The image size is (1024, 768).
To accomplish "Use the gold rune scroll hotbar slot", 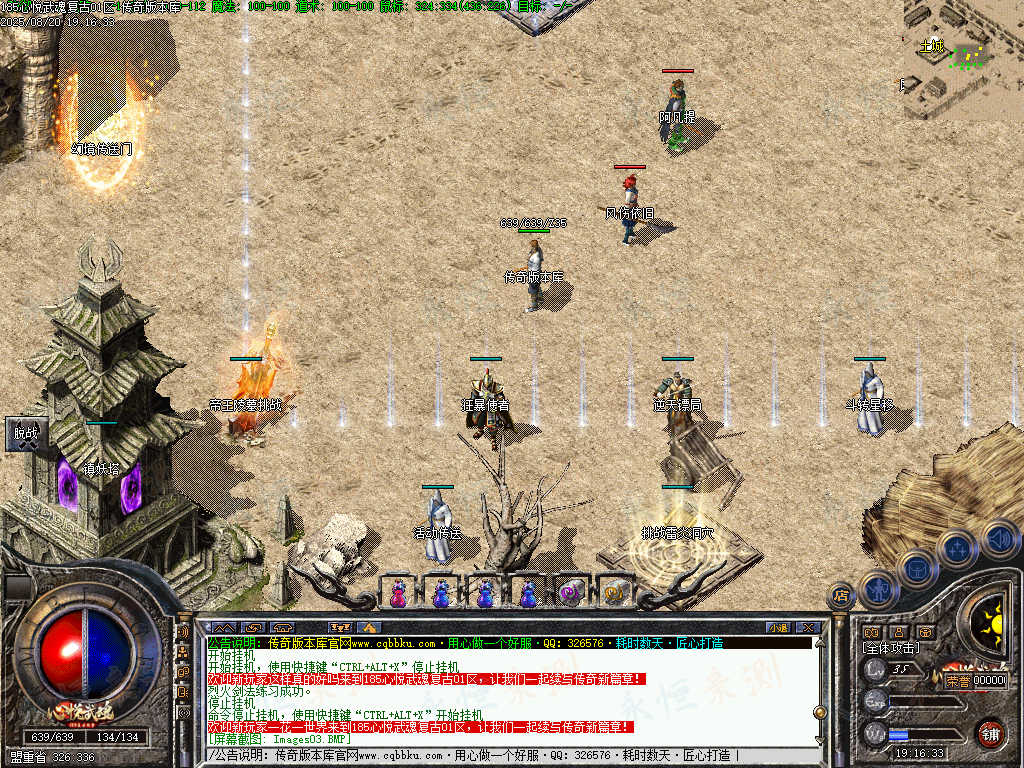I will (616, 592).
